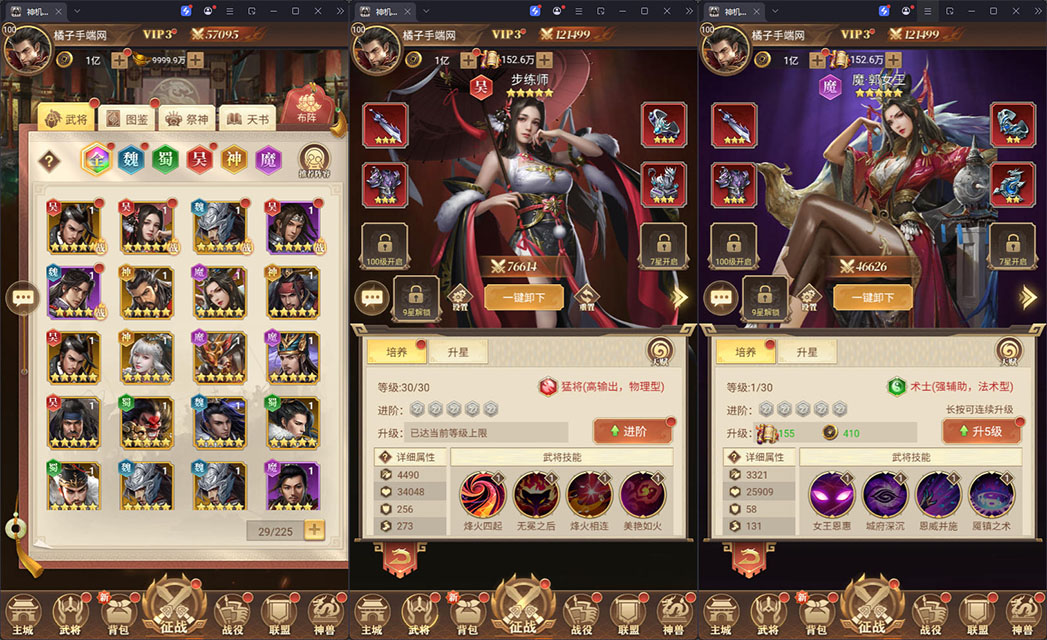Click the red 进阶 advance button
The image size is (1047, 640).
(632, 431)
